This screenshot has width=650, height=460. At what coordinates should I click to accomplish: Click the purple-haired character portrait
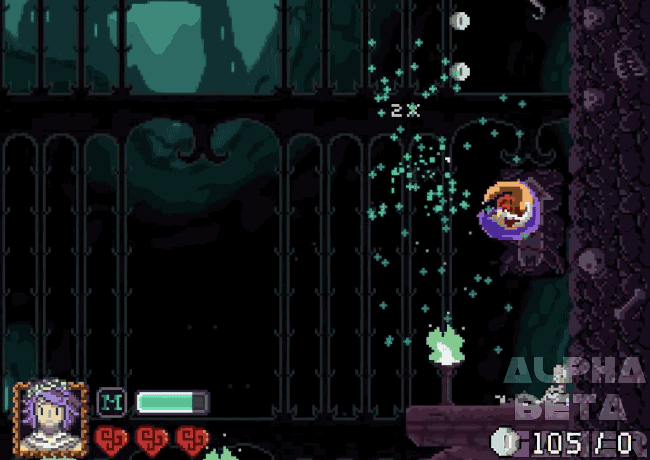(50, 417)
